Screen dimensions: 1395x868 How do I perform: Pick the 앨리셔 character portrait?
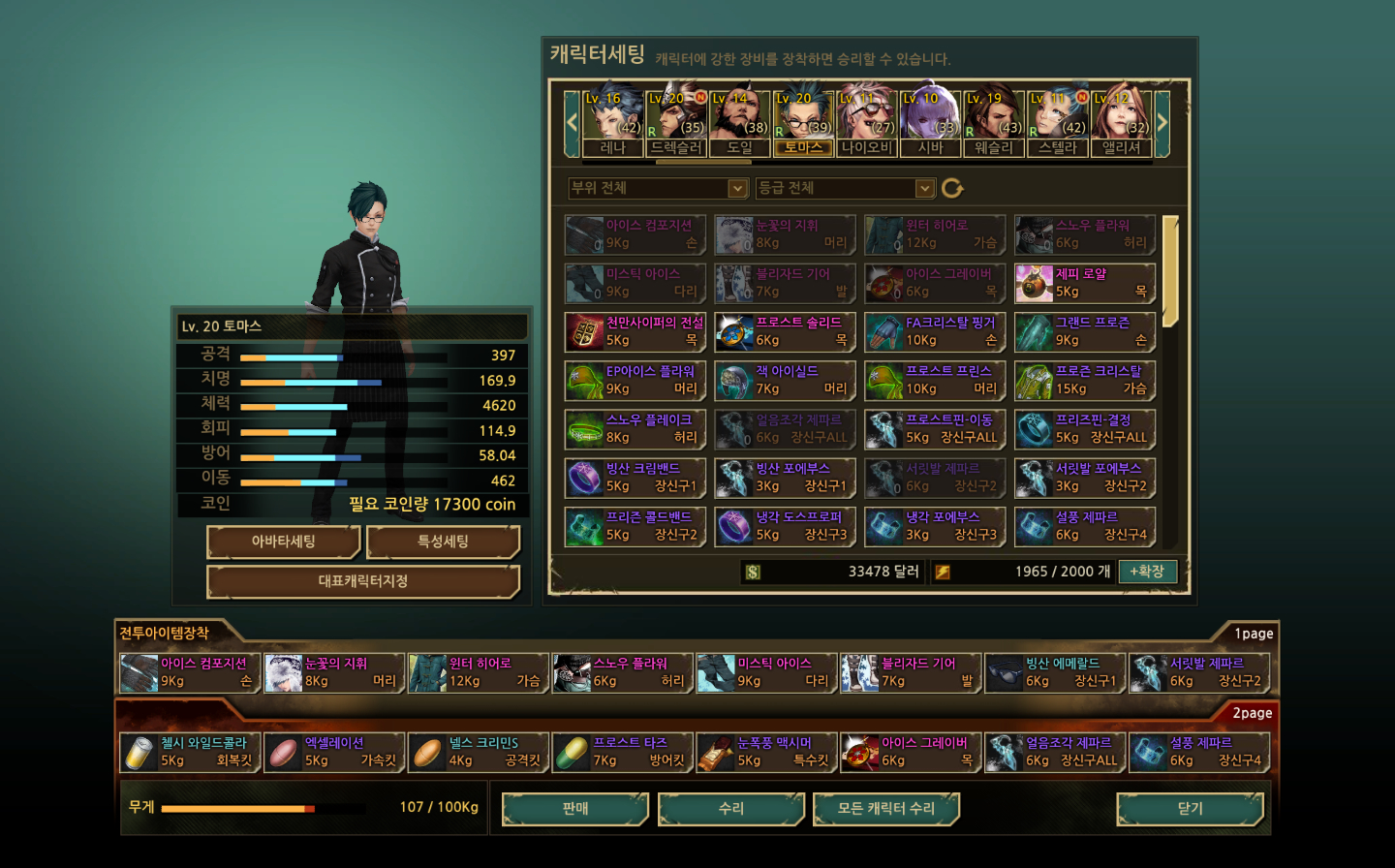tap(1121, 121)
